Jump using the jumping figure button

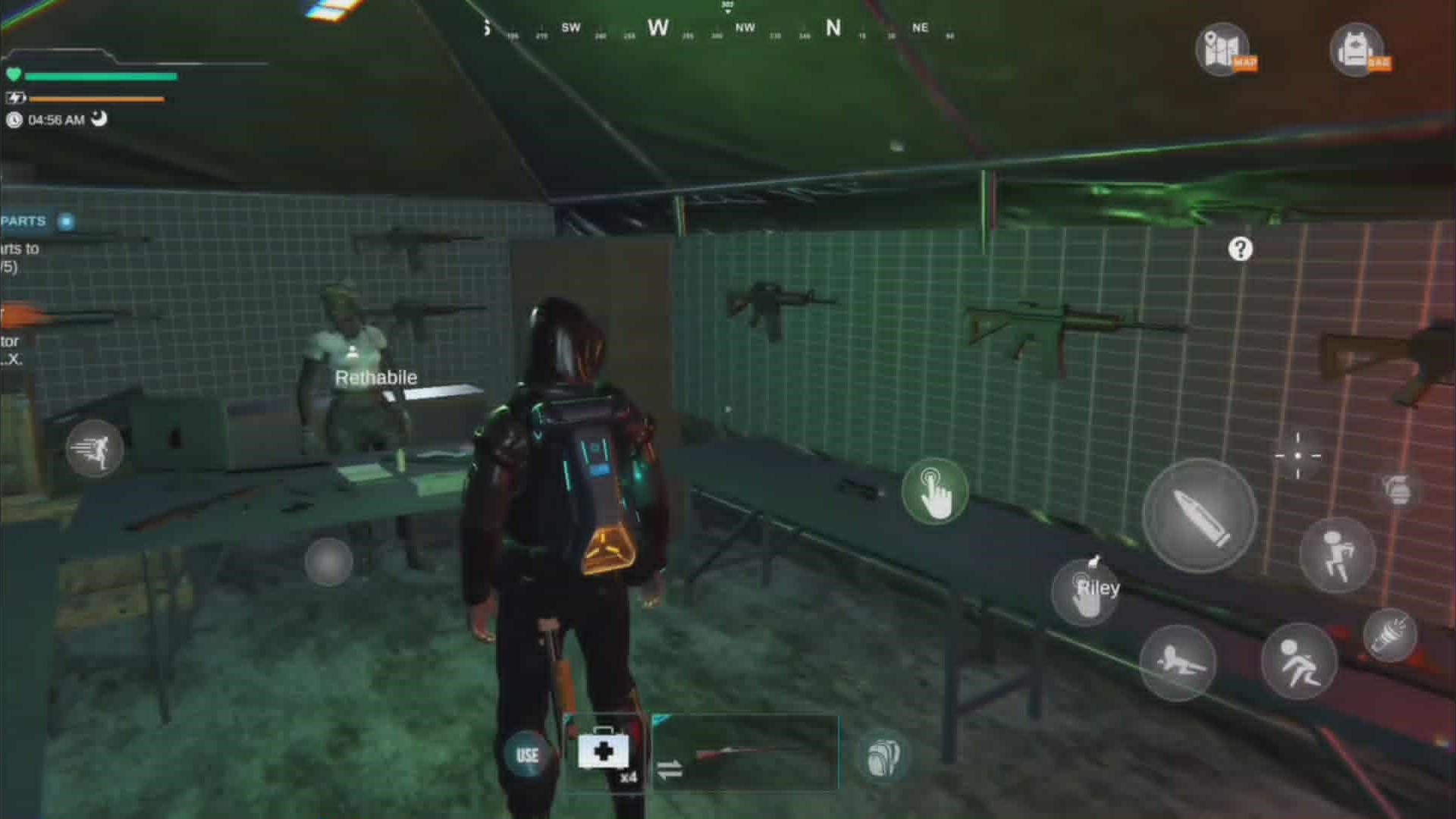point(1337,555)
